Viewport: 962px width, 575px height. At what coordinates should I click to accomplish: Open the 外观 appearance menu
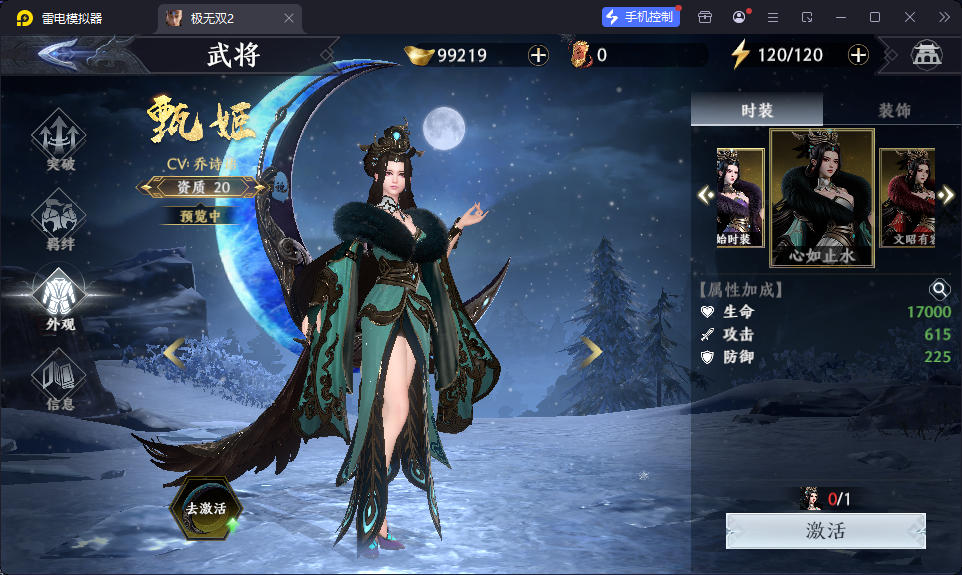60,298
